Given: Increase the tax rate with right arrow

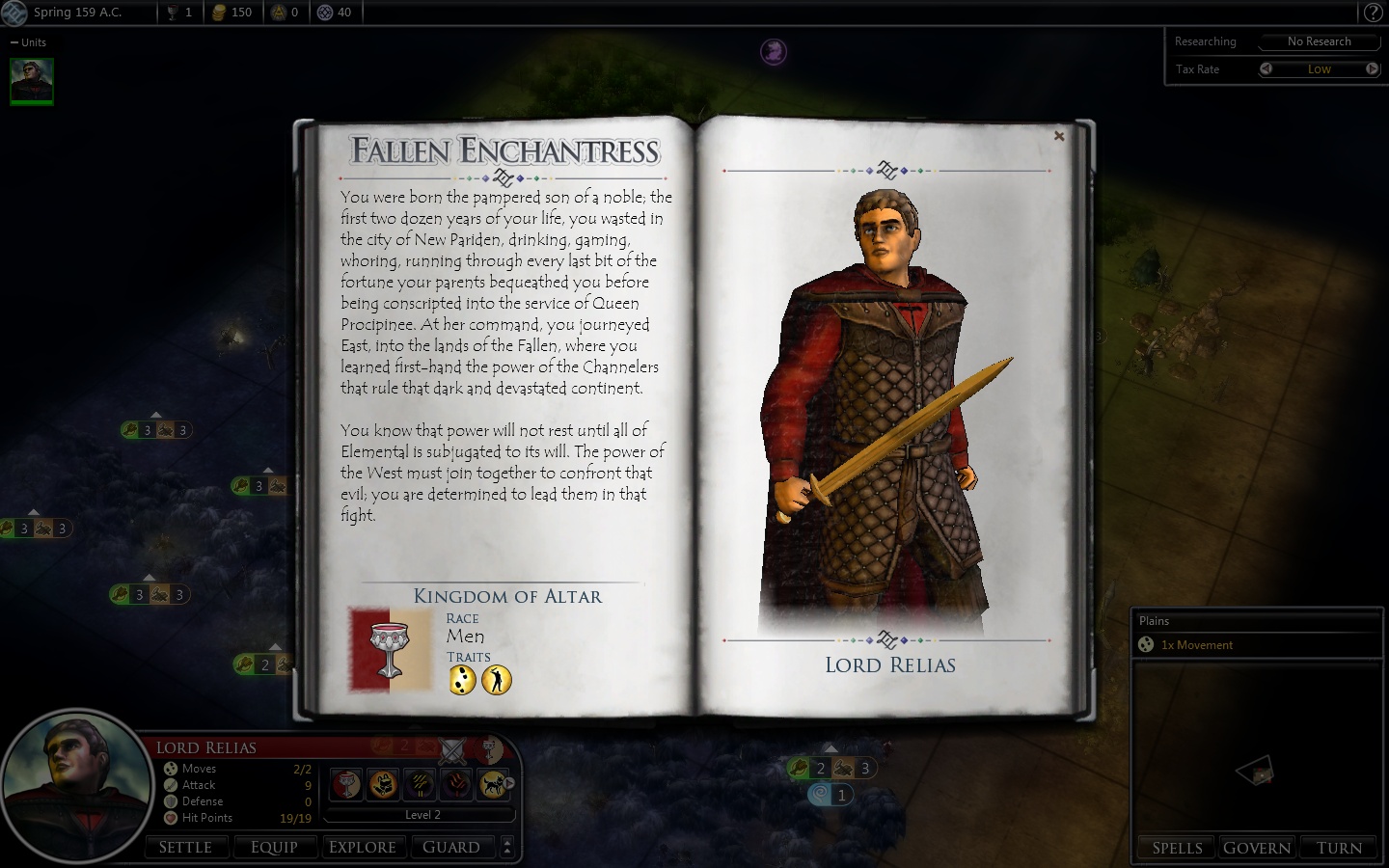Looking at the screenshot, I should [x=1372, y=68].
